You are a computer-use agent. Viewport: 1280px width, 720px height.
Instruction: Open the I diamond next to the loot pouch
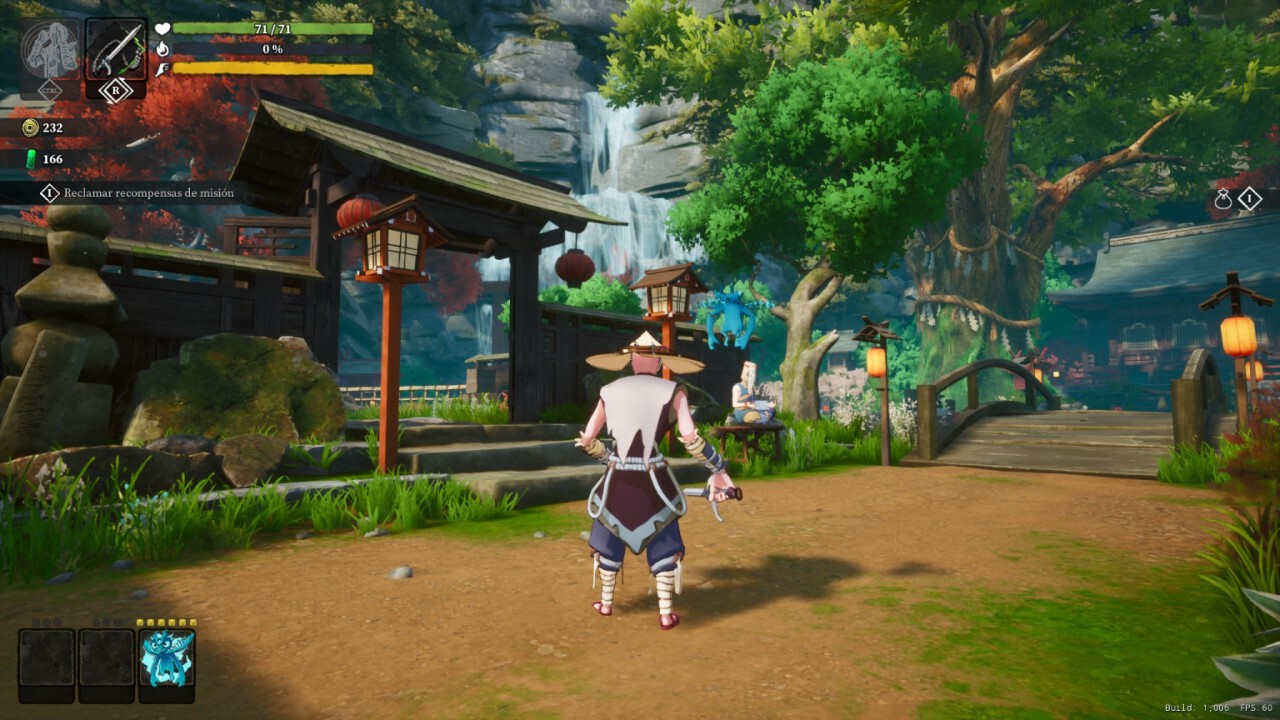point(1248,198)
